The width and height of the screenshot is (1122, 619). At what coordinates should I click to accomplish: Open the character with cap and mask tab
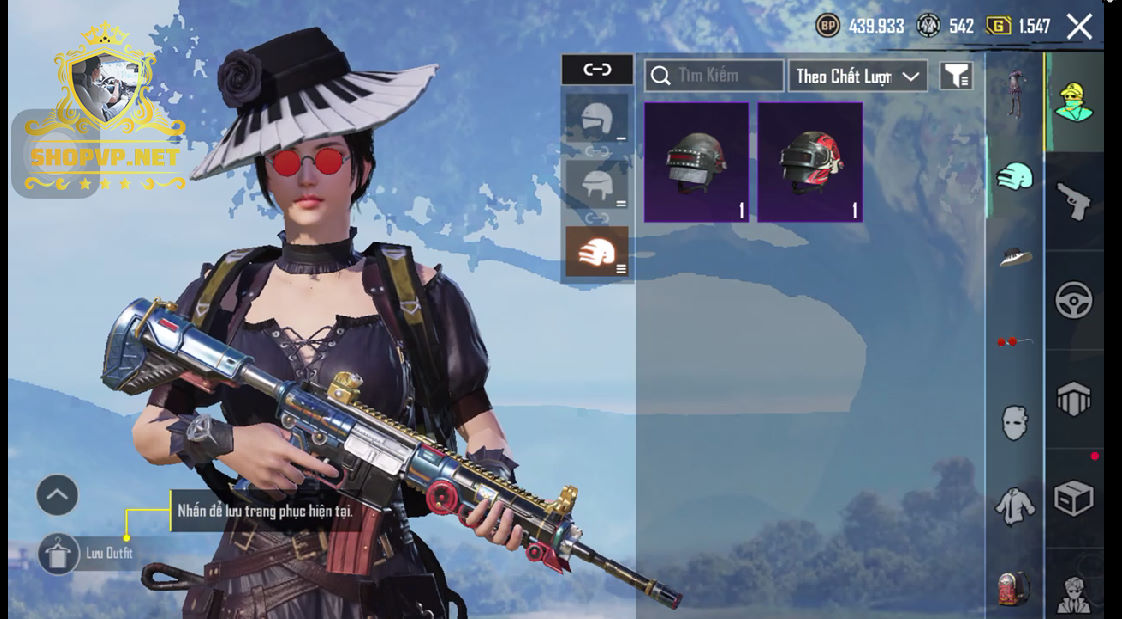point(1074,102)
